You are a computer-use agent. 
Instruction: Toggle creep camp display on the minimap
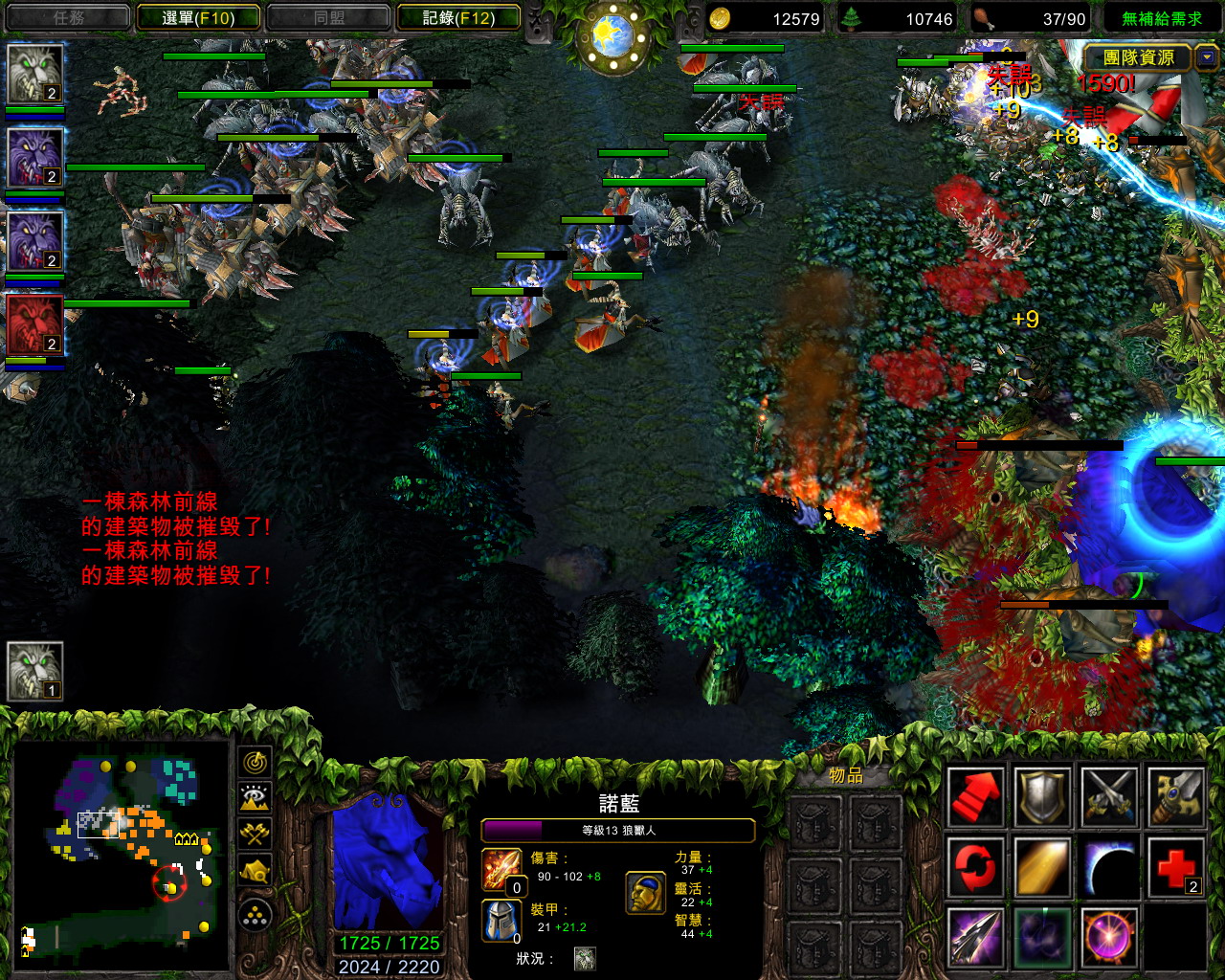[x=255, y=870]
